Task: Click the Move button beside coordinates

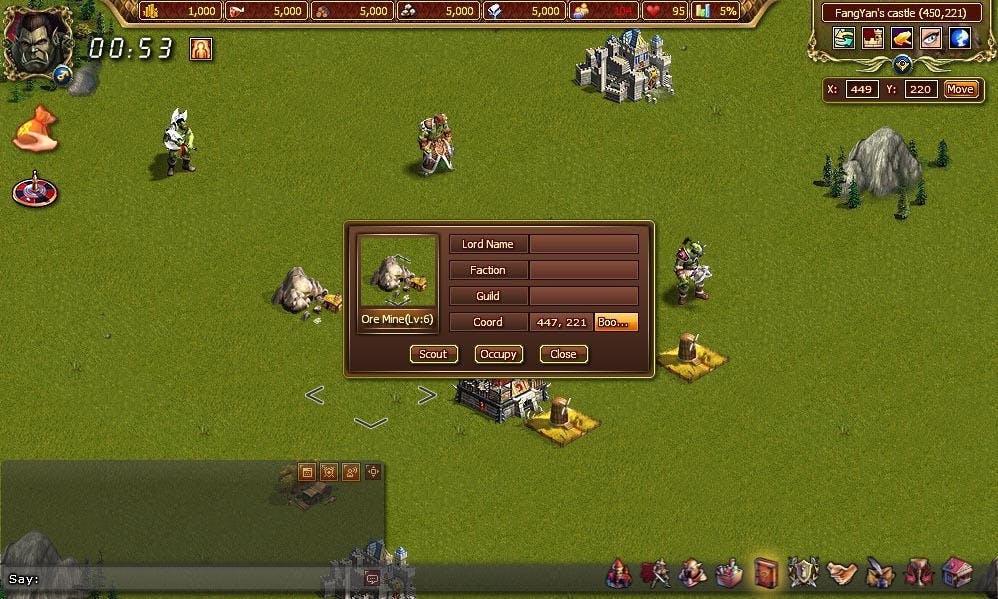Action: tap(959, 89)
